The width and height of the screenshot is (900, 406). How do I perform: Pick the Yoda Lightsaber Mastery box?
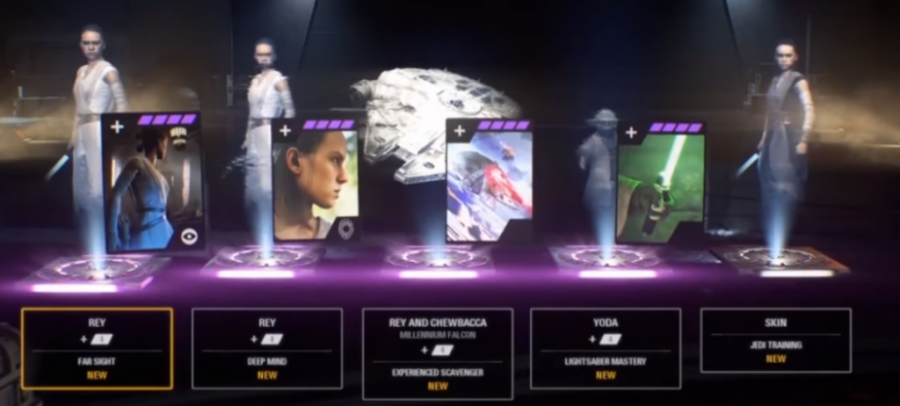pyautogui.click(x=605, y=348)
